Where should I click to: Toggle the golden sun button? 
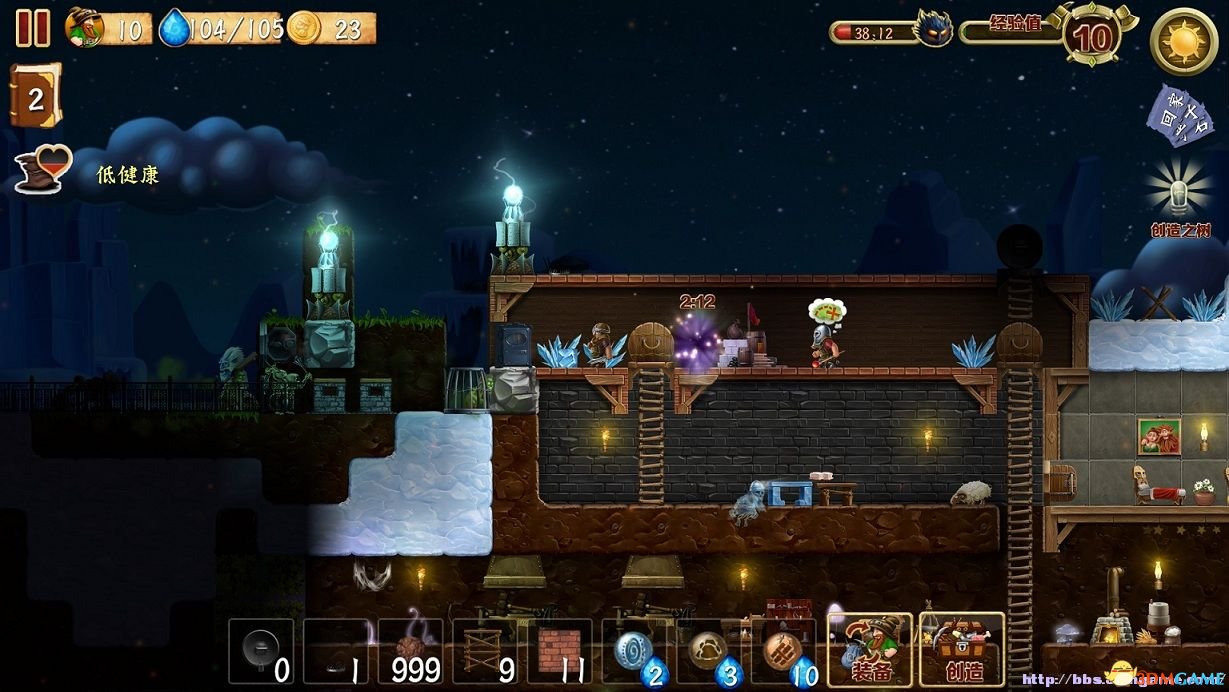point(1183,40)
